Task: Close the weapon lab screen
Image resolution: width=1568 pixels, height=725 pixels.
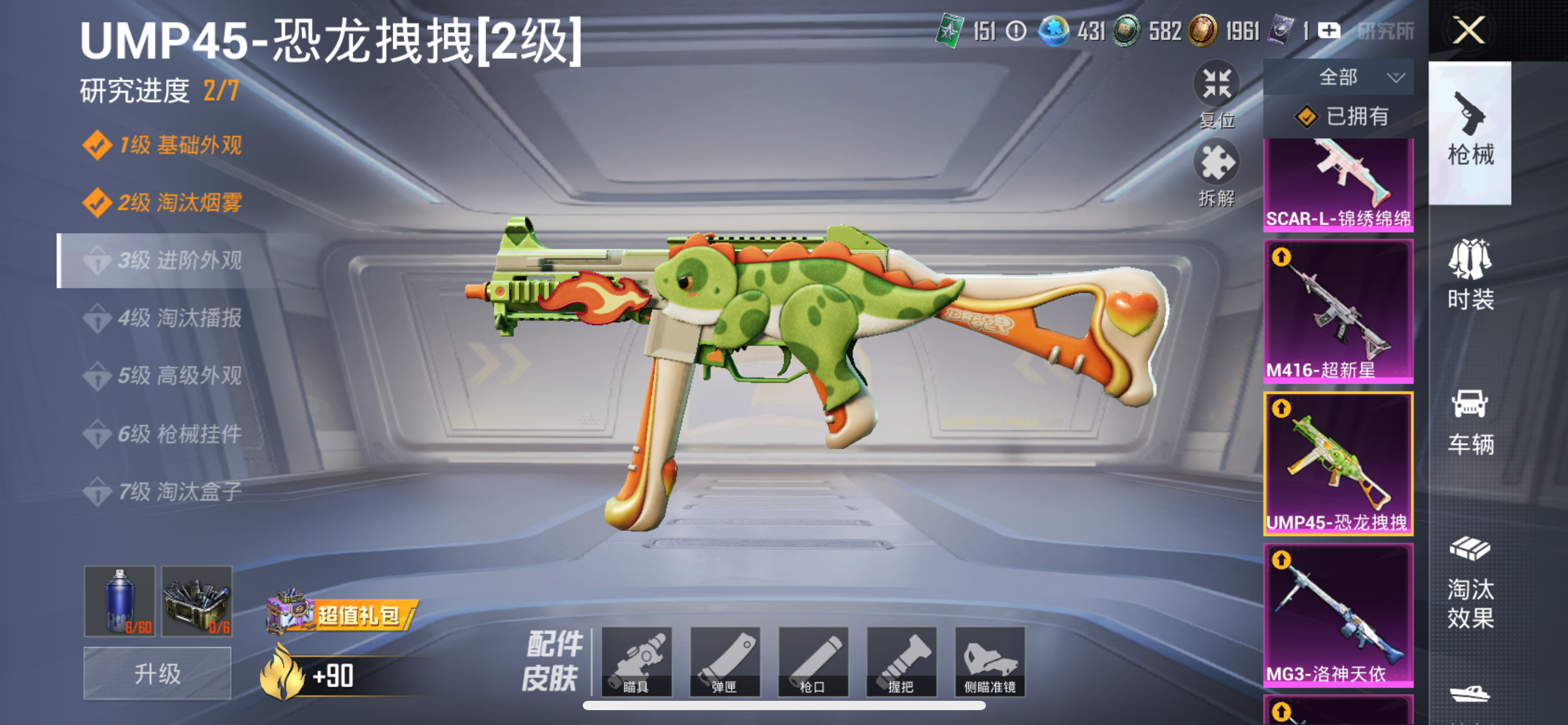Action: coord(1468,30)
